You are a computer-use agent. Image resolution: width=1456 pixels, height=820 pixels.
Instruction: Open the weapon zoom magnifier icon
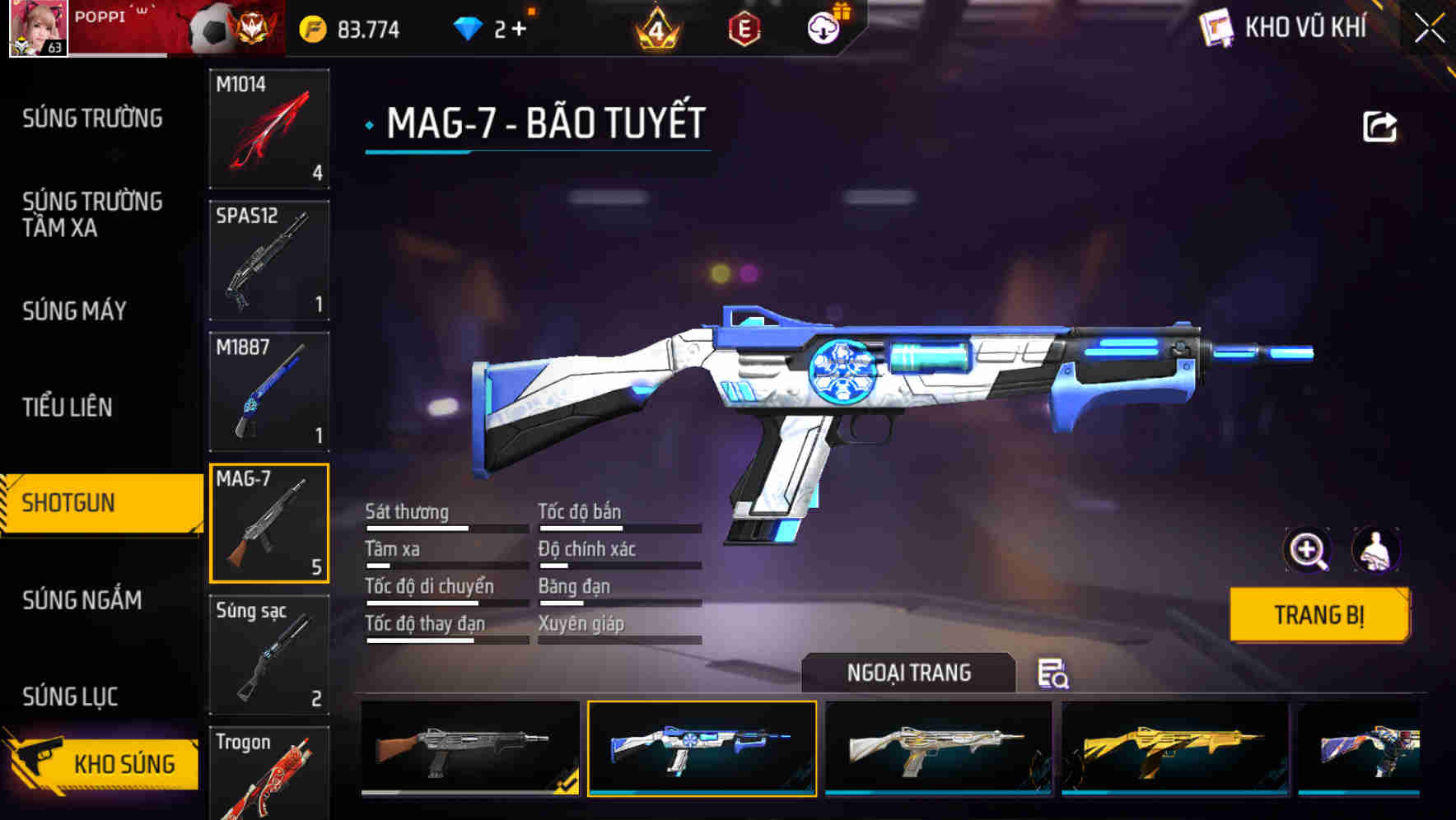[x=1309, y=550]
